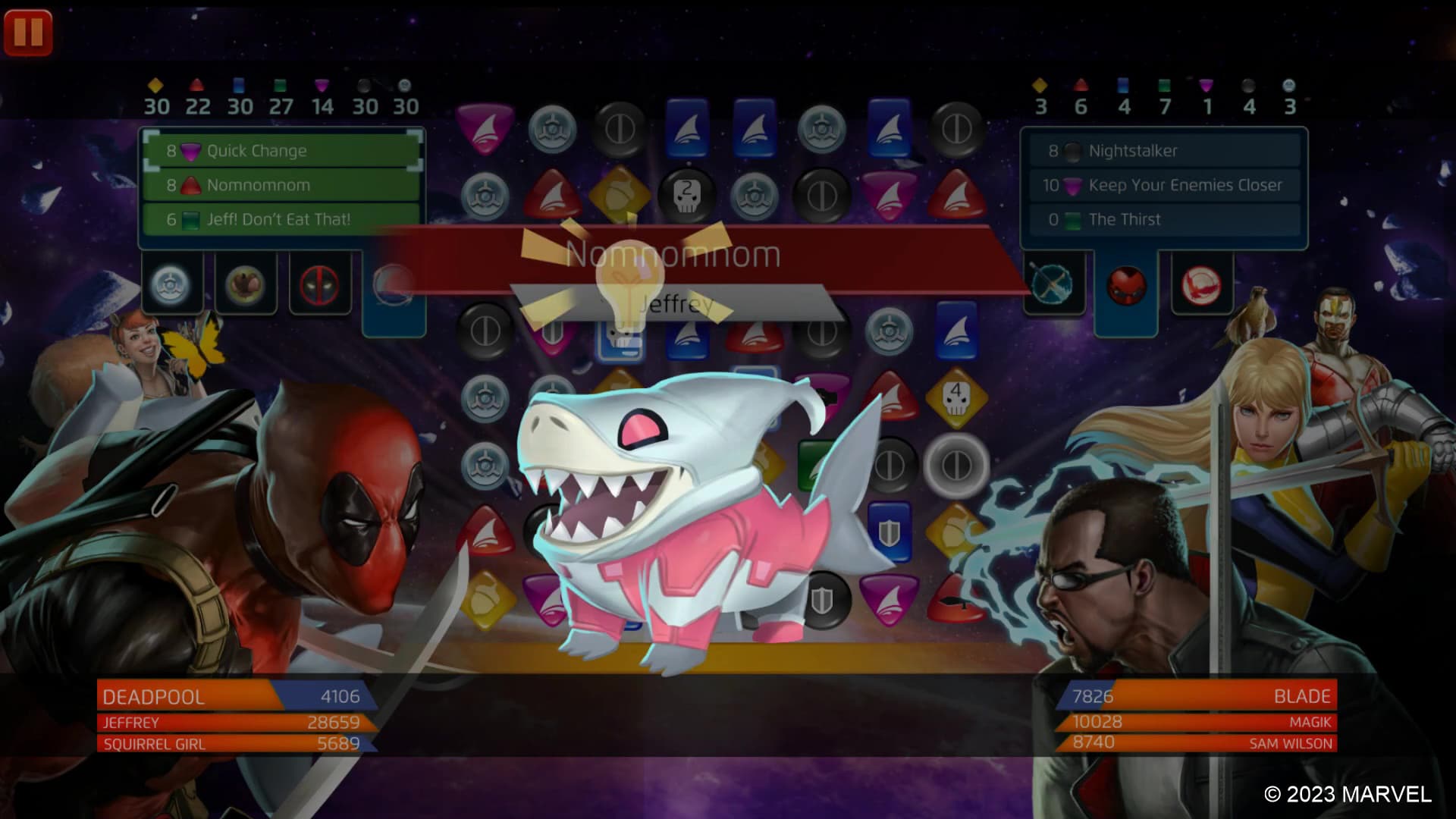Use the Jeff! Don't Eat That! ability
The width and height of the screenshot is (1456, 819).
click(284, 219)
